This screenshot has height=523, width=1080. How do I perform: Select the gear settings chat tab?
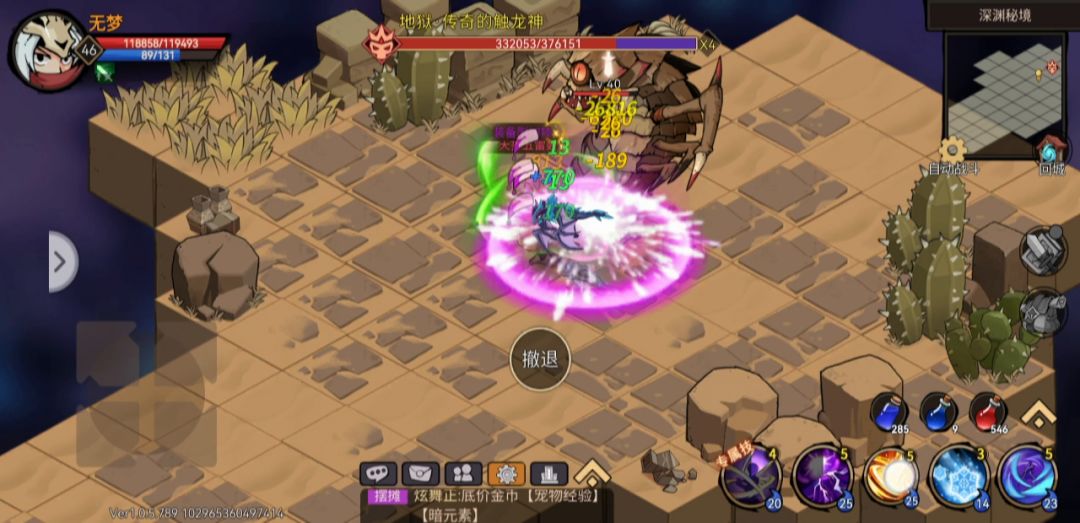coord(506,473)
